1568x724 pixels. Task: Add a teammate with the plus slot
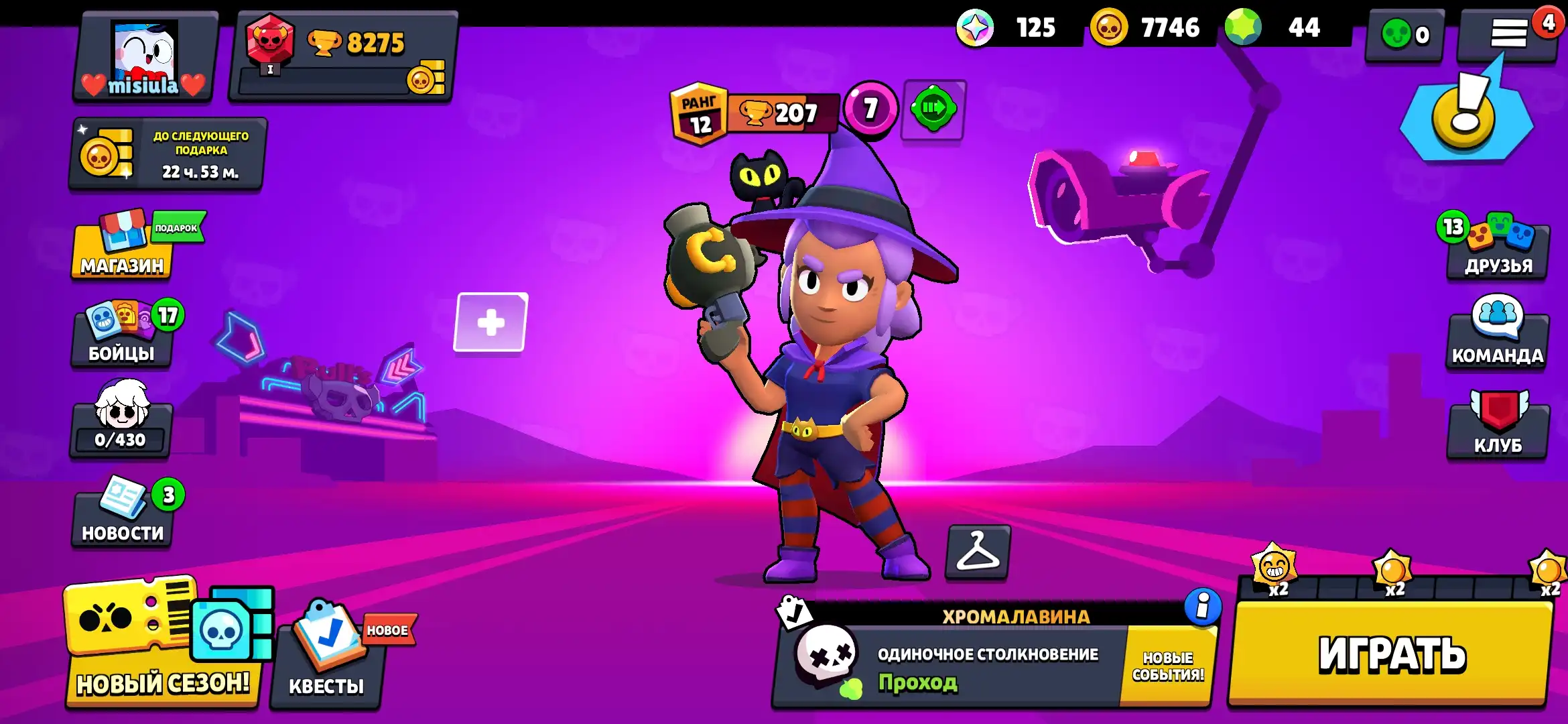pyautogui.click(x=491, y=322)
